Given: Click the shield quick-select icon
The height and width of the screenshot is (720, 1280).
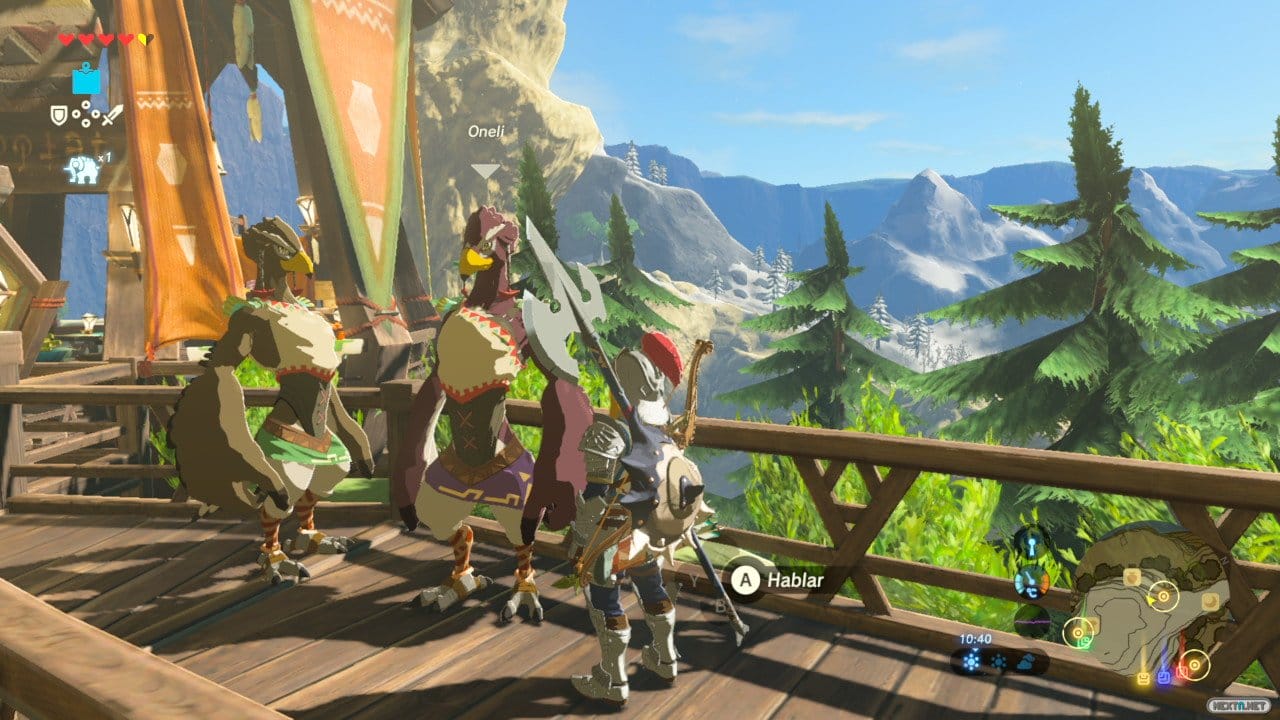Looking at the screenshot, I should [x=60, y=116].
